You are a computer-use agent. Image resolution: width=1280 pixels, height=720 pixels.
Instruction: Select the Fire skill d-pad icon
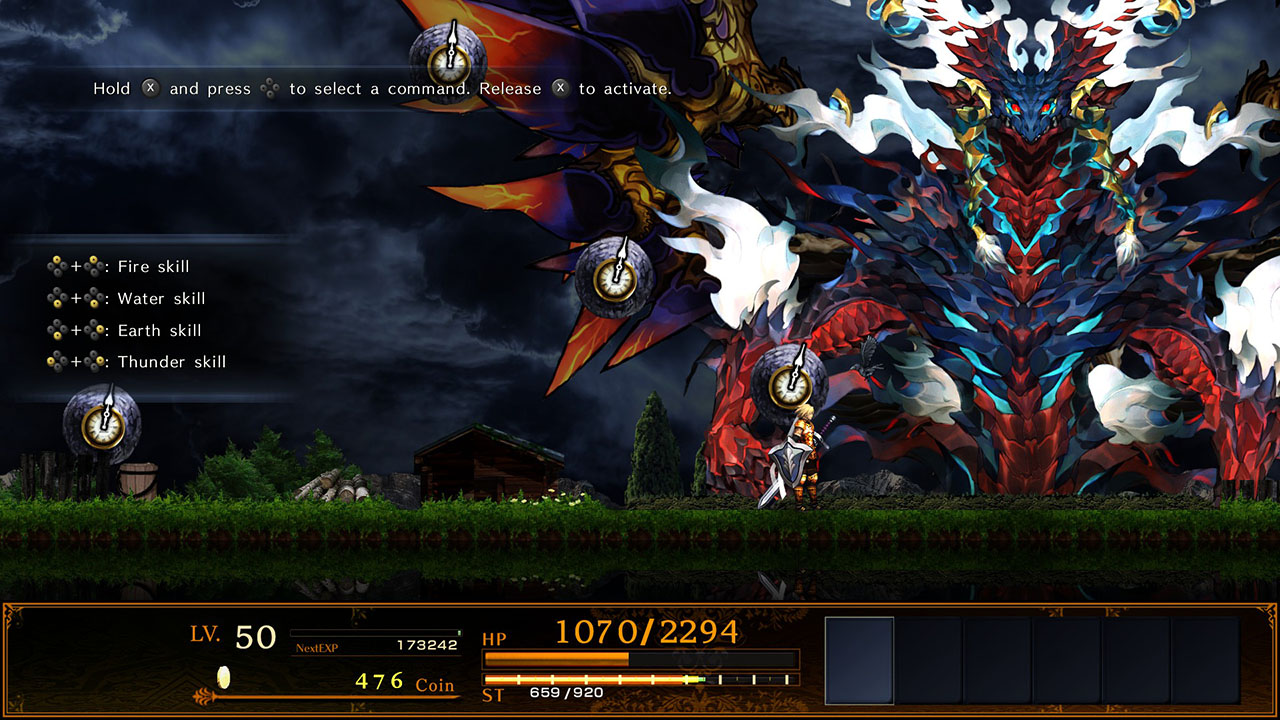[57, 266]
